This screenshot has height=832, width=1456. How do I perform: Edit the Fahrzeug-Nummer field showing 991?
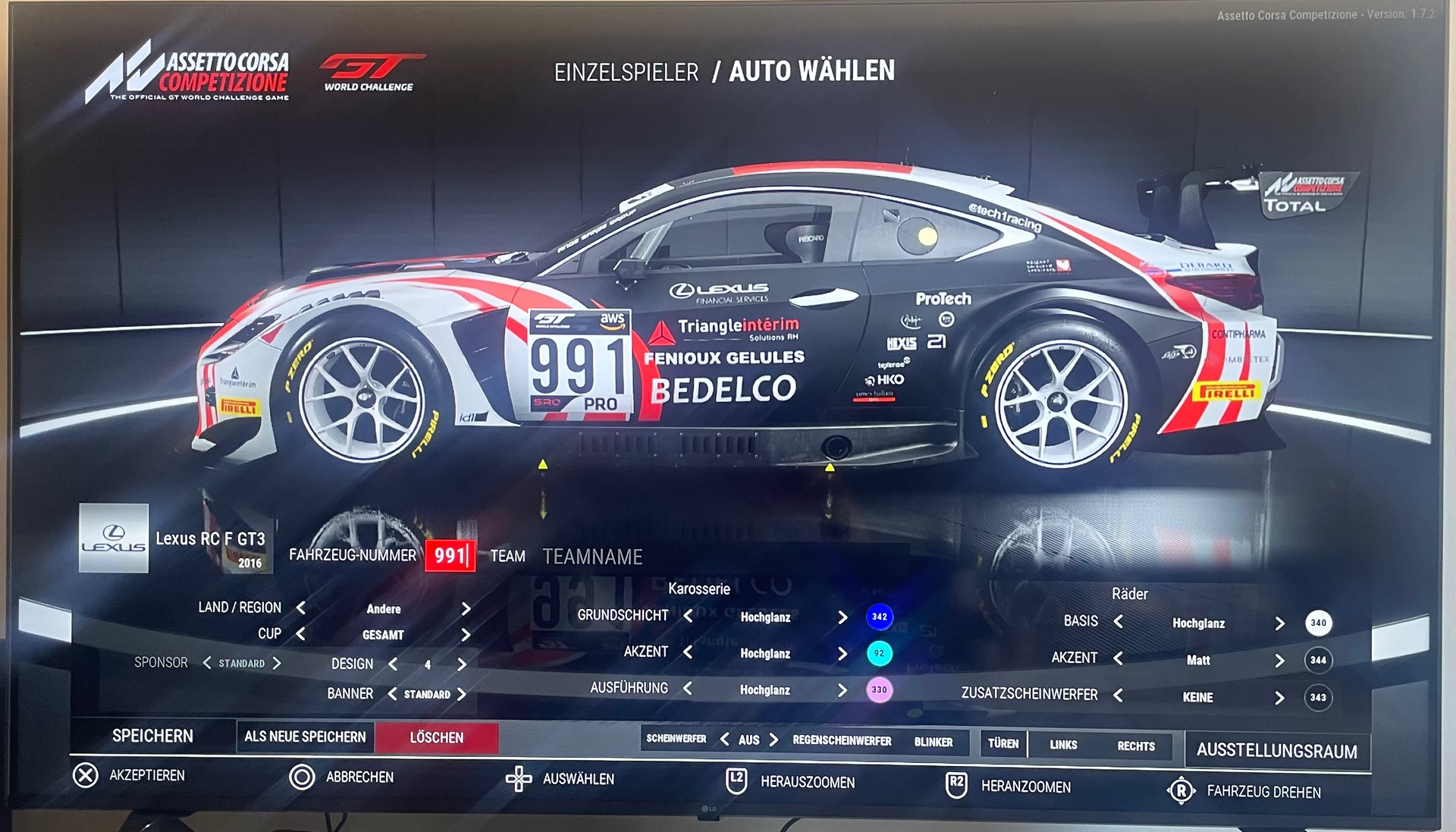[x=450, y=556]
